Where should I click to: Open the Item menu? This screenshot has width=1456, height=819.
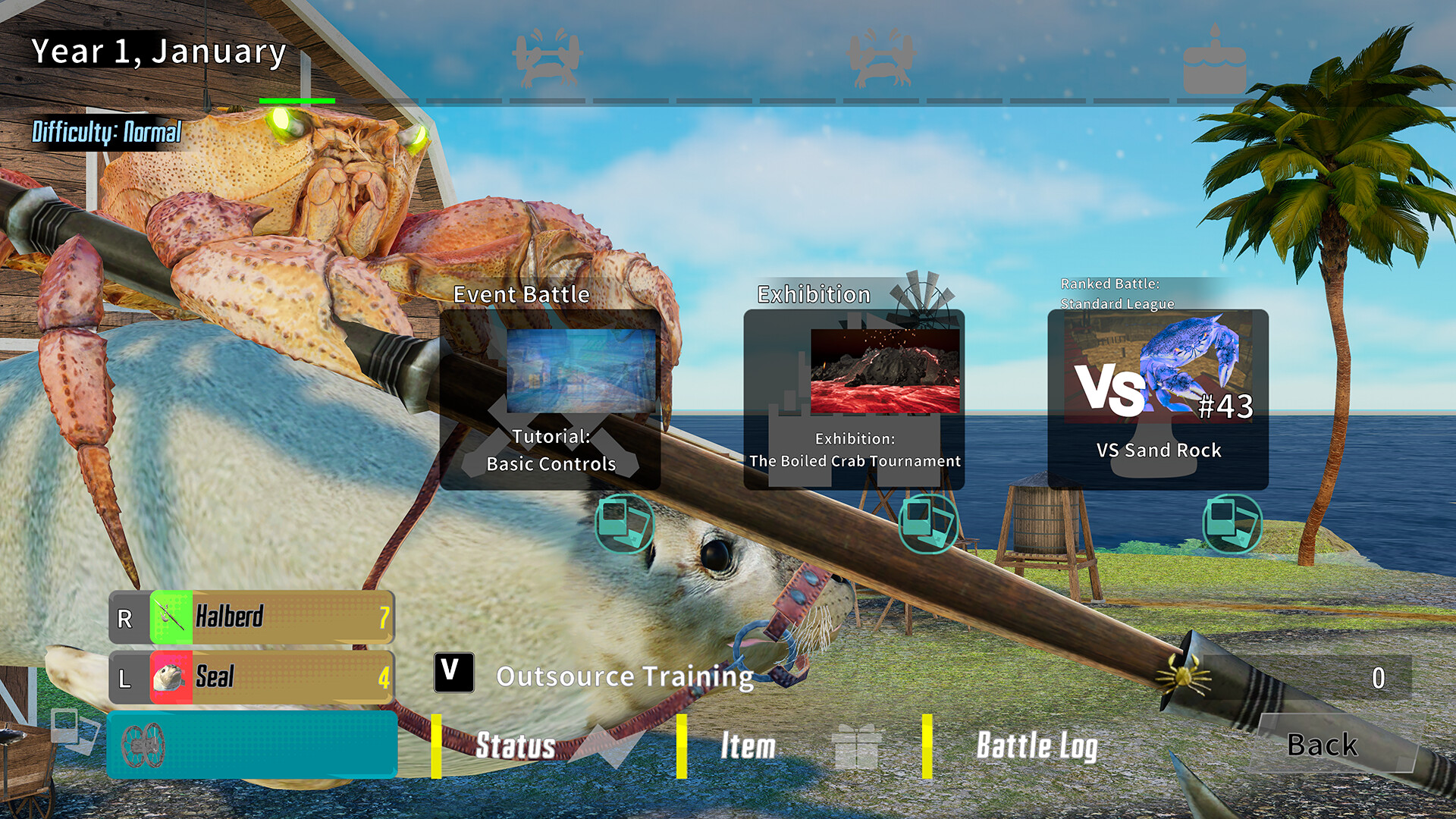tap(748, 747)
